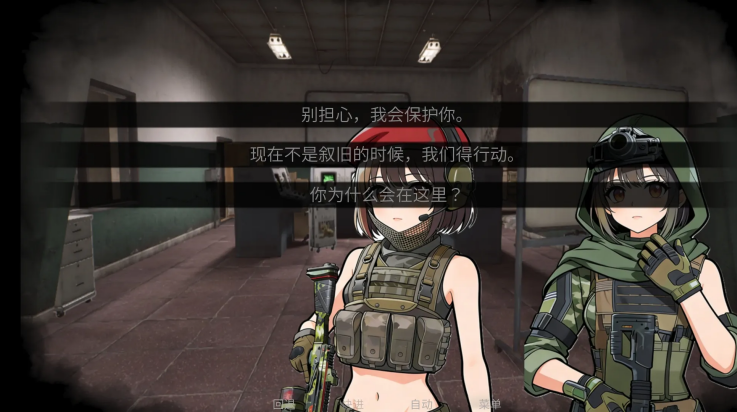
Task: Open the 回想 dialogue history
Action: 282,404
